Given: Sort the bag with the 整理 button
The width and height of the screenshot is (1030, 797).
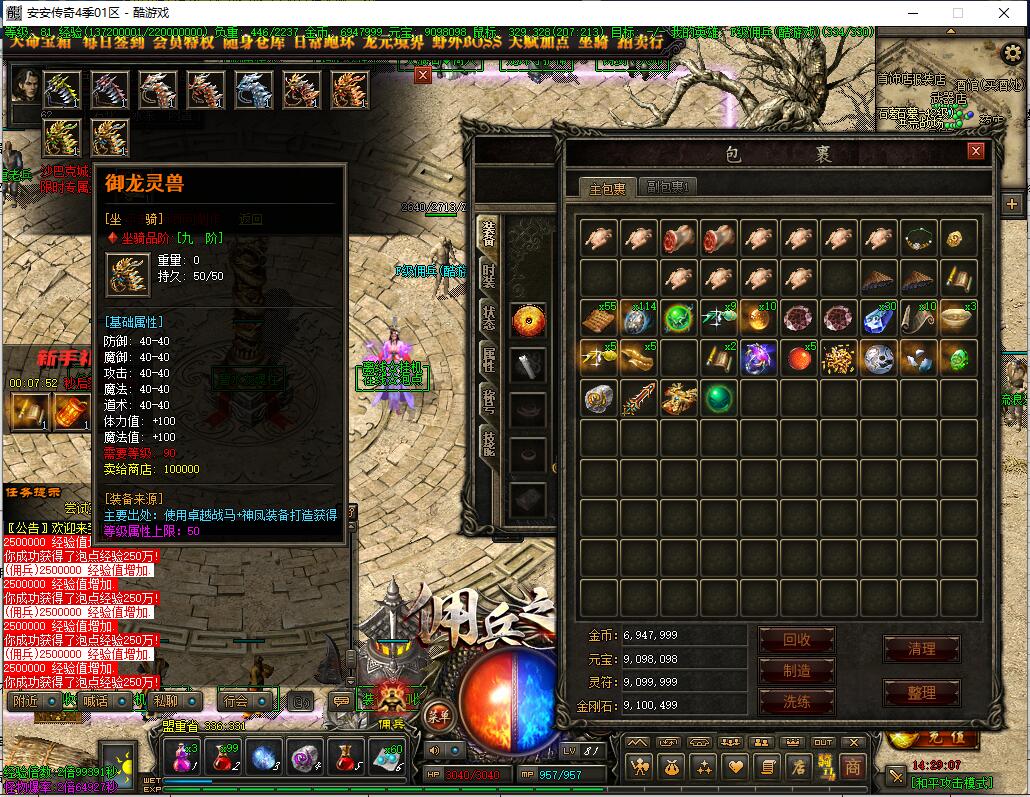Looking at the screenshot, I should 921,692.
